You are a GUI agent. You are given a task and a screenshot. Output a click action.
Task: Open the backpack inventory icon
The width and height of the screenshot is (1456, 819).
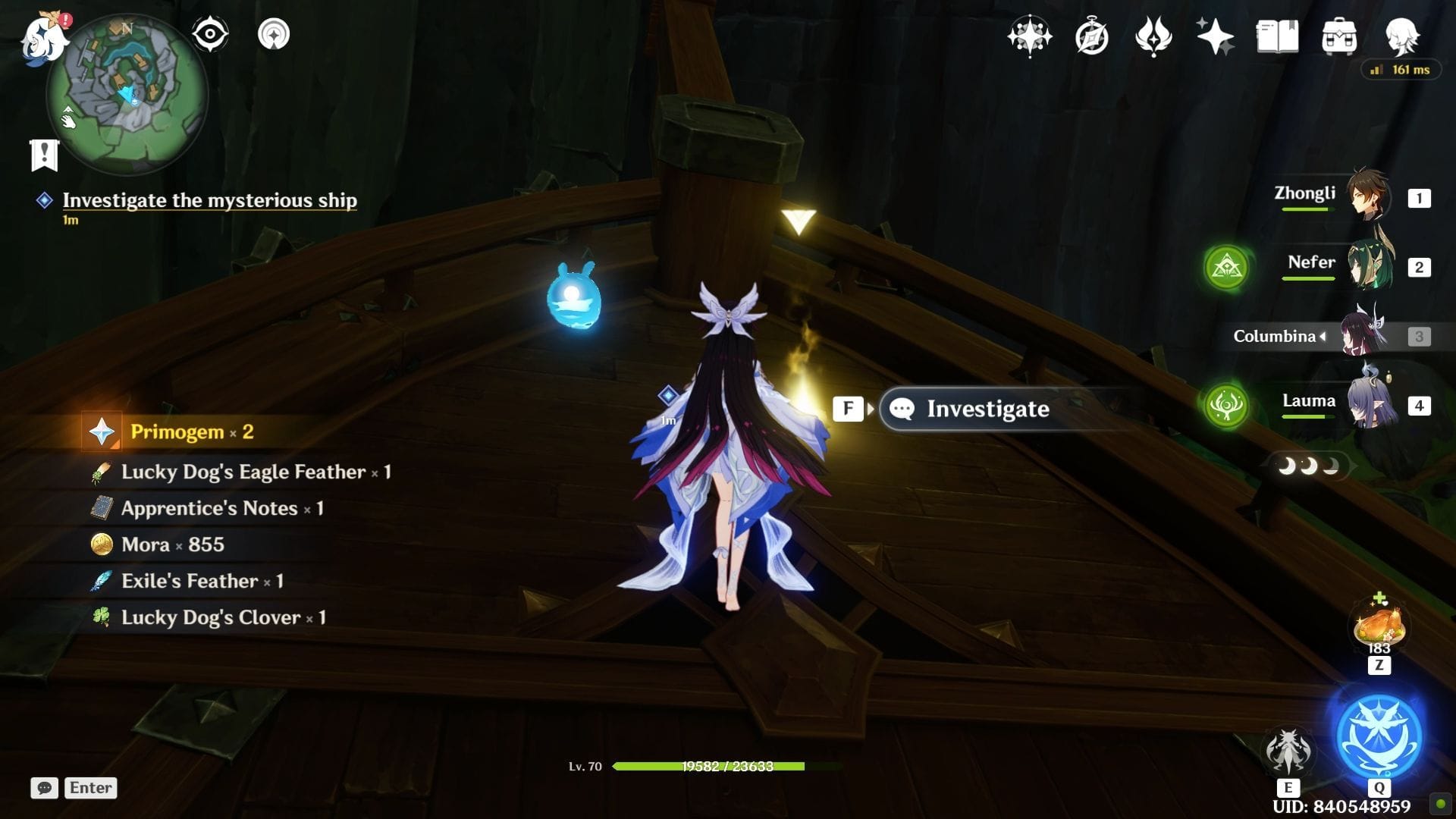coord(1339,36)
